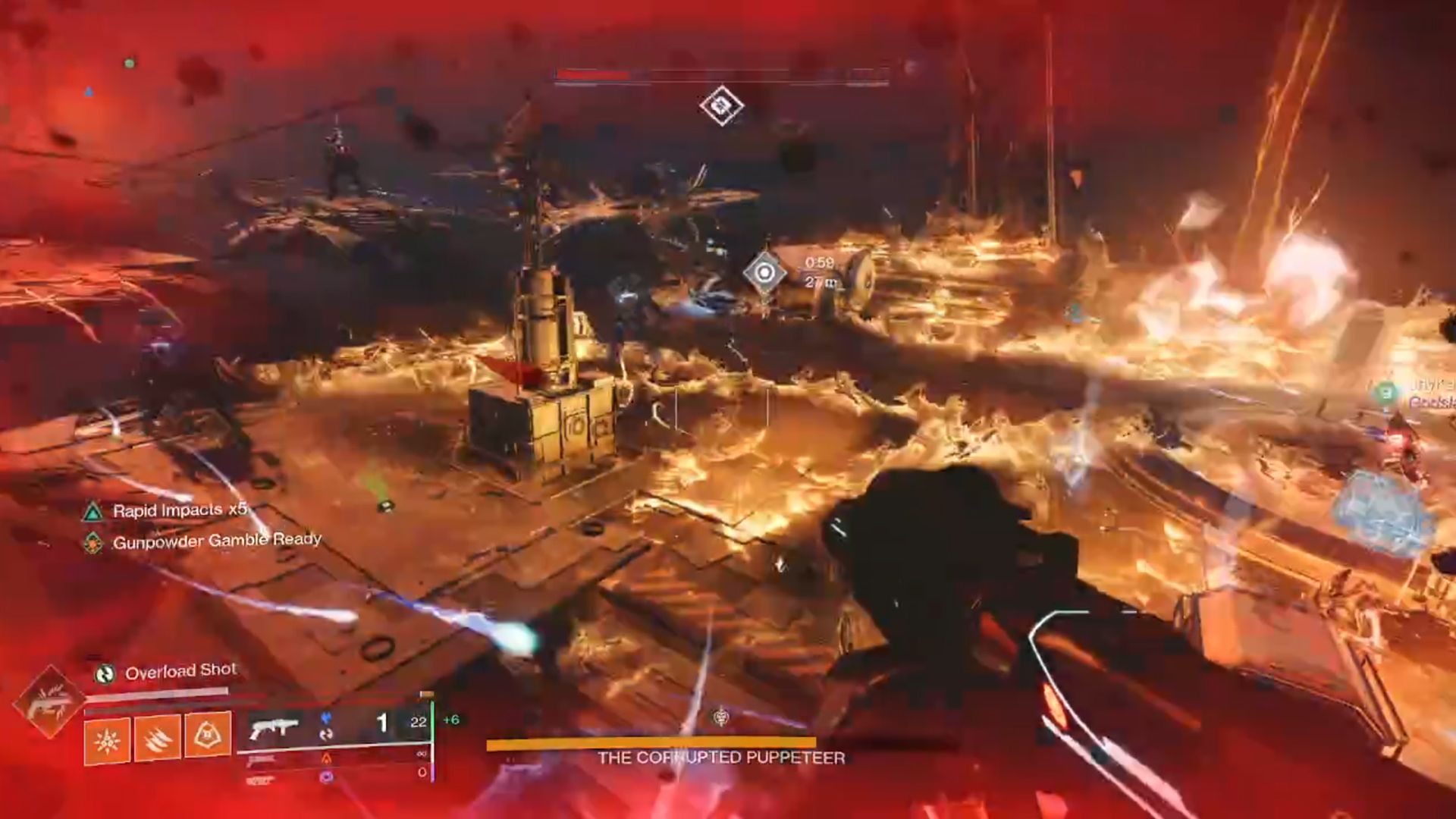Toggle the teammate's green emblem marker
The image size is (1456, 819).
coord(1385,394)
